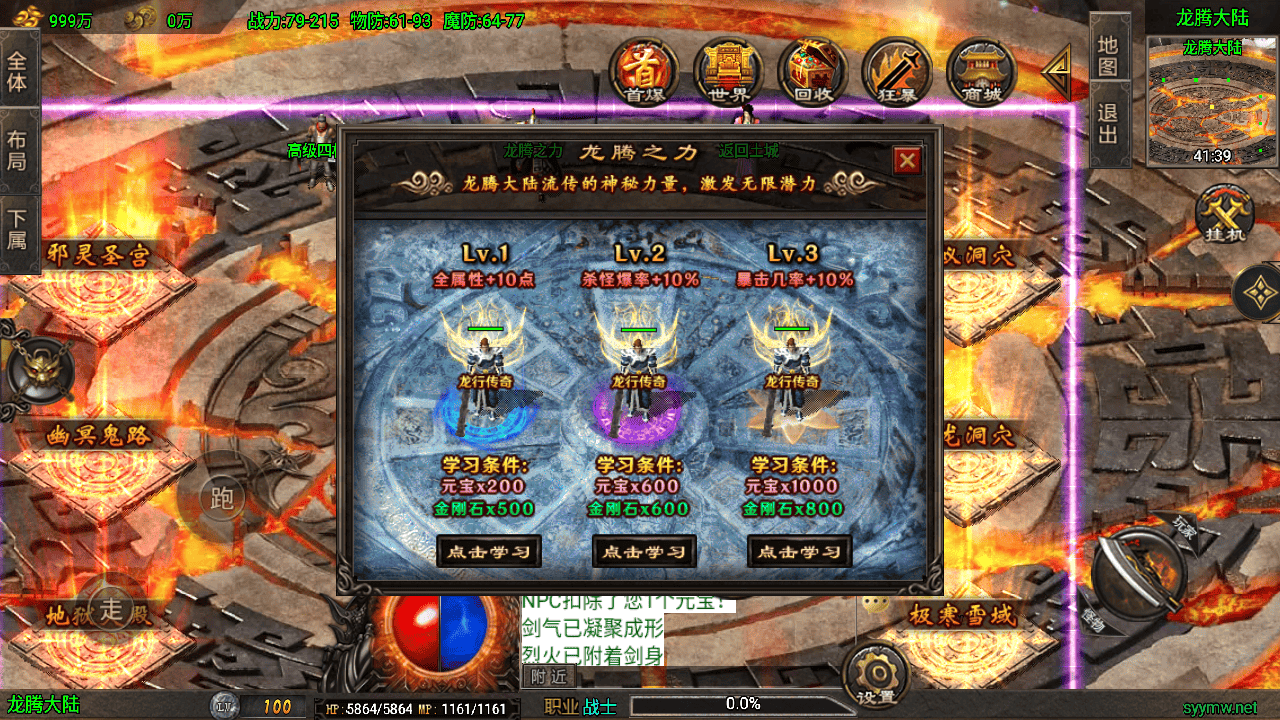Learn the Lv.1 全属性+10点 power

click(489, 551)
